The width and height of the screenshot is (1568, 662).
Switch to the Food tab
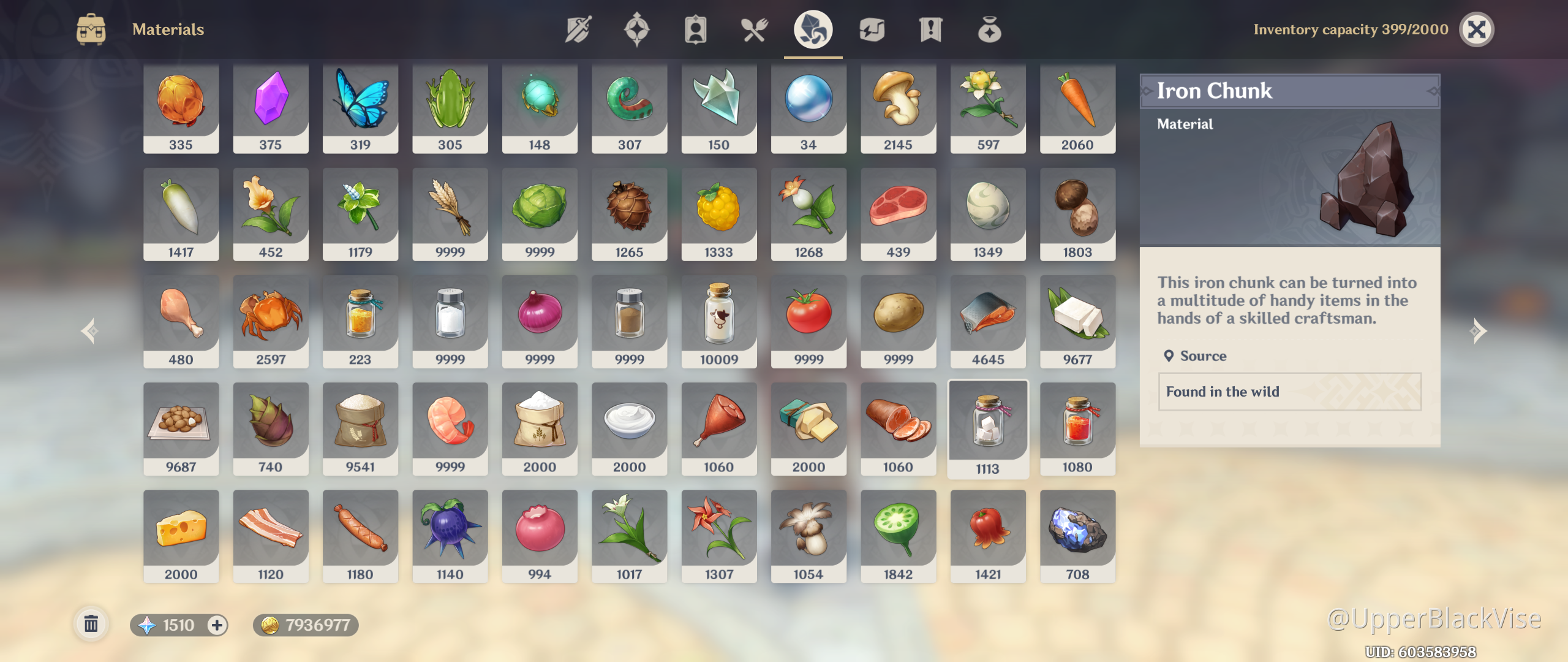(754, 29)
